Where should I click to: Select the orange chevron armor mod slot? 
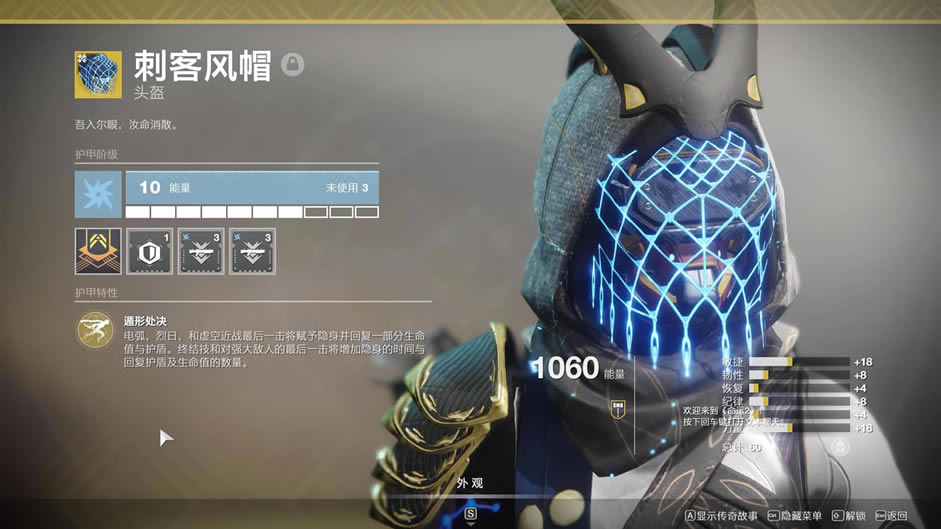[x=98, y=251]
